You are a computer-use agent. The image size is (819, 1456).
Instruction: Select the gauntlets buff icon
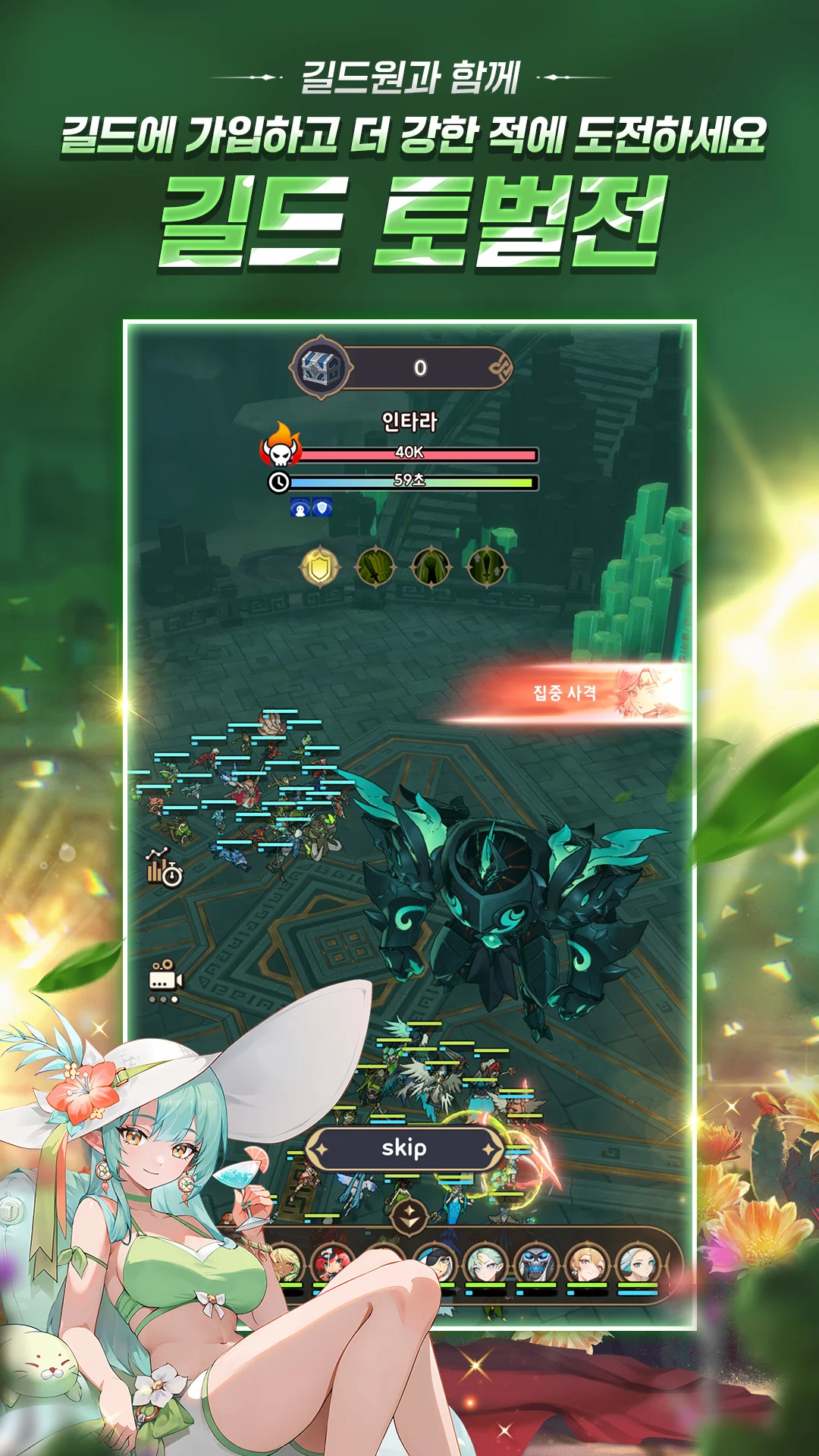(431, 567)
